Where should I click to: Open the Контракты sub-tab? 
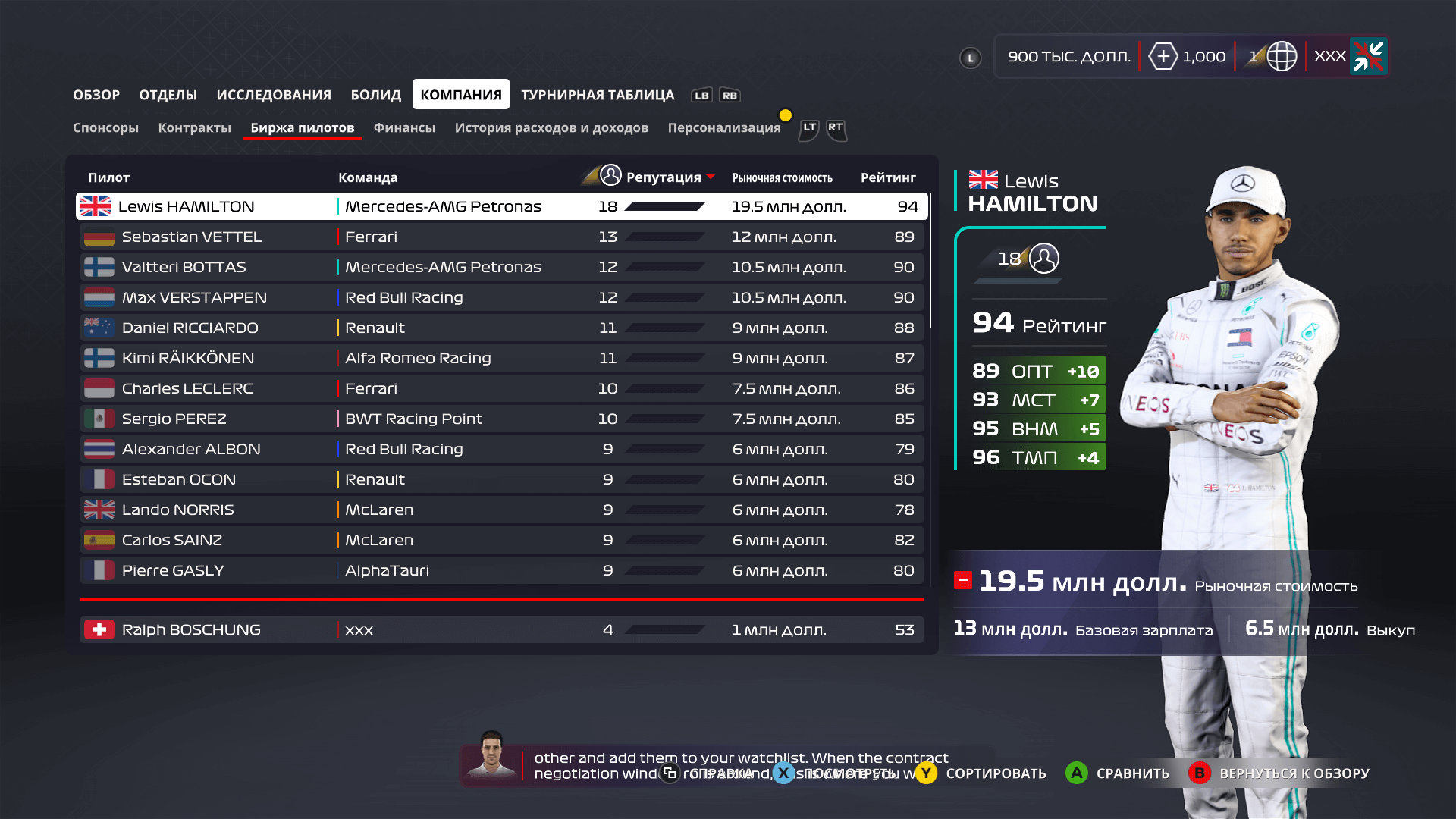(x=194, y=127)
